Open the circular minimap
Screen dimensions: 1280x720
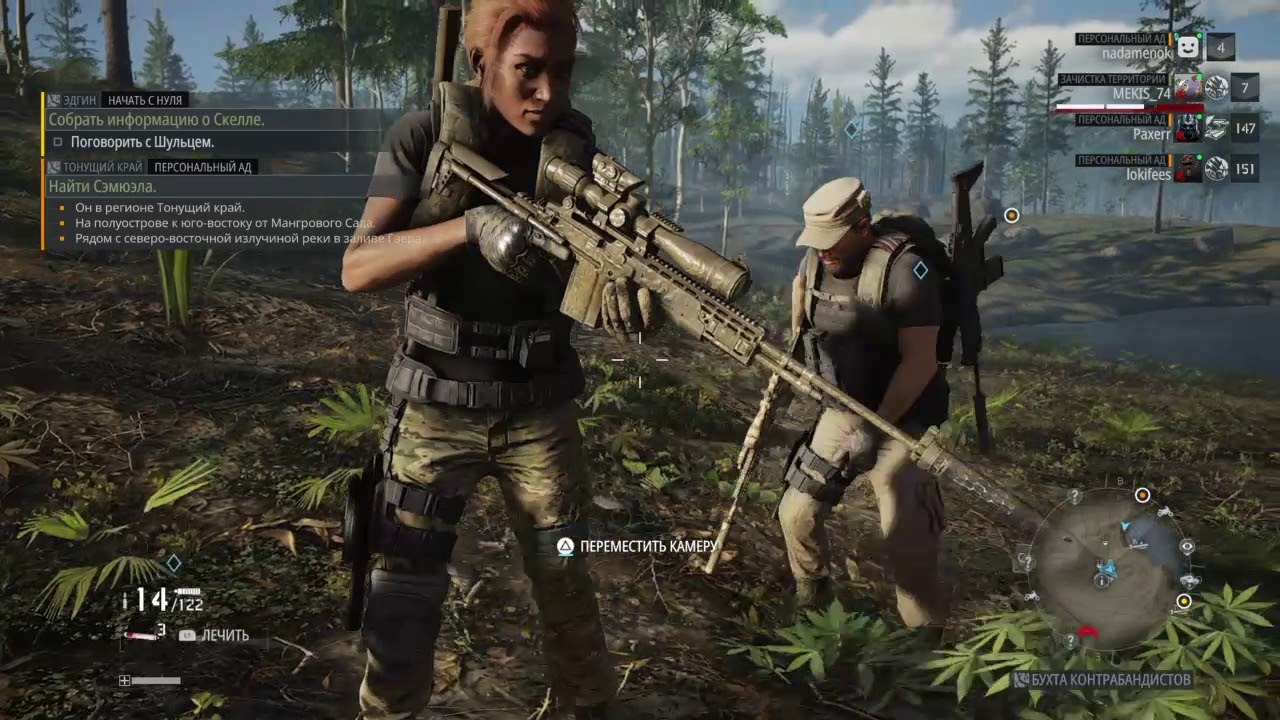coord(1105,566)
